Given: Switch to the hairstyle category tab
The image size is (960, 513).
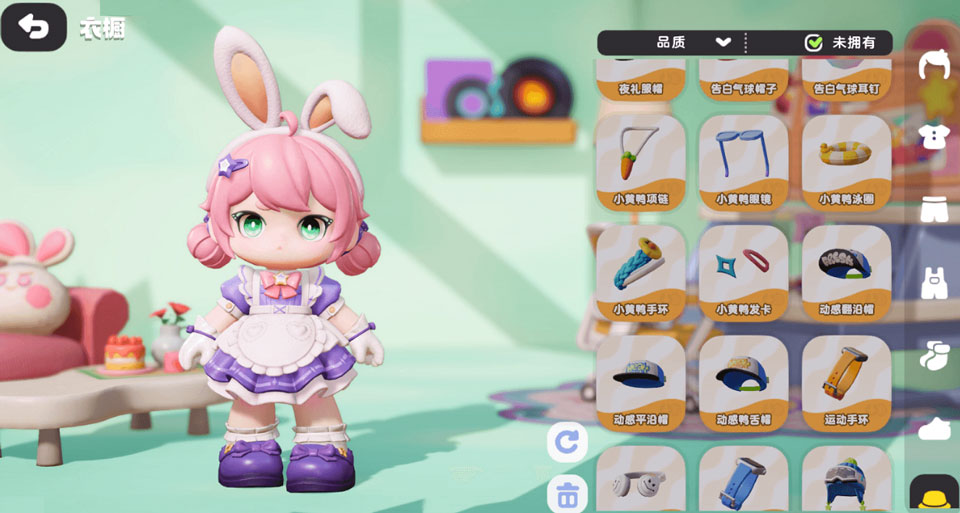Looking at the screenshot, I should point(934,64).
